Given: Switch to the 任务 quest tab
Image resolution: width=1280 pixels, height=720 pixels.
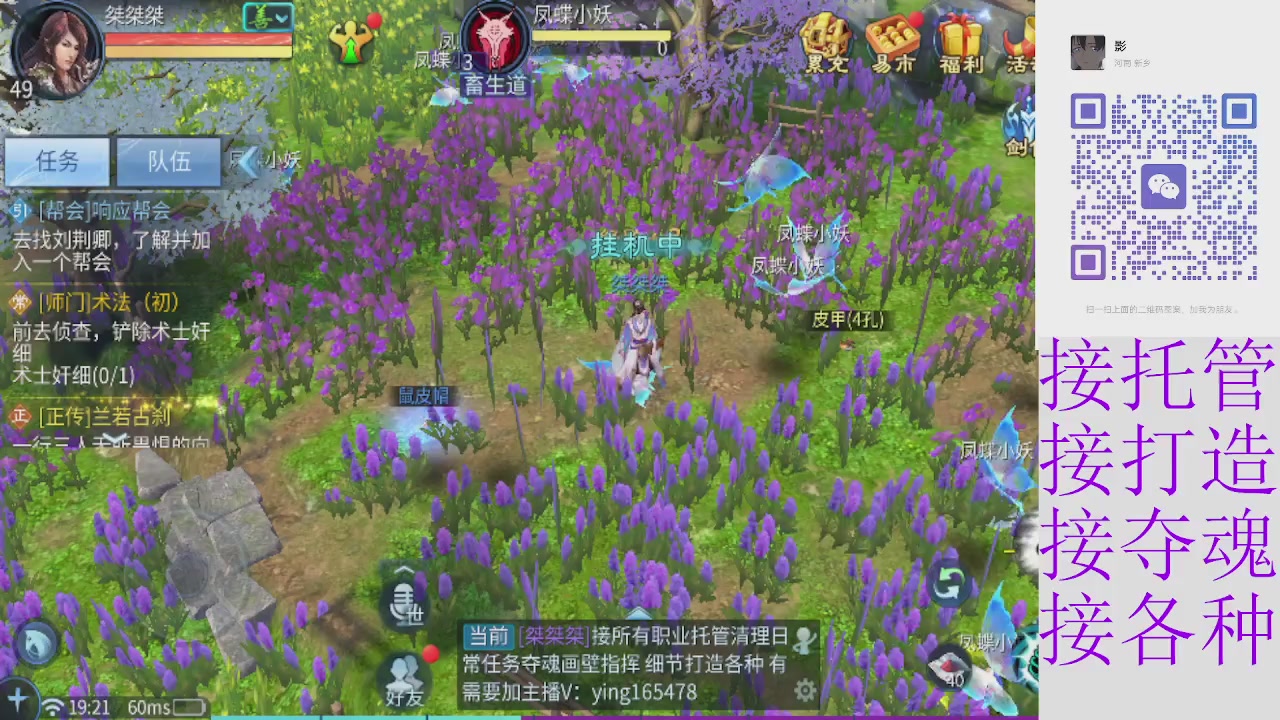Looking at the screenshot, I should tap(57, 162).
